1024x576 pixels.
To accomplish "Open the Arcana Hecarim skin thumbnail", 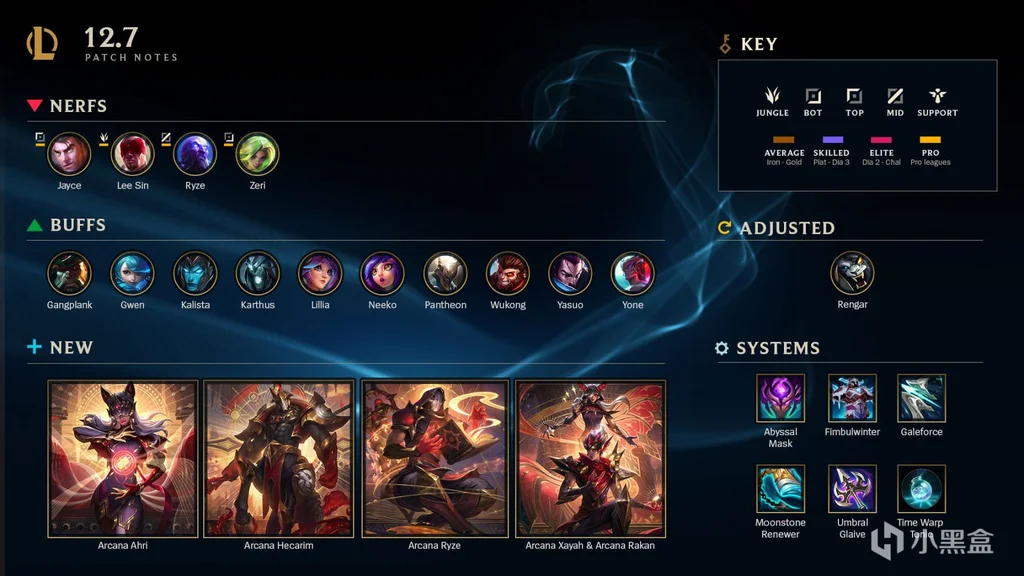I will click(279, 458).
